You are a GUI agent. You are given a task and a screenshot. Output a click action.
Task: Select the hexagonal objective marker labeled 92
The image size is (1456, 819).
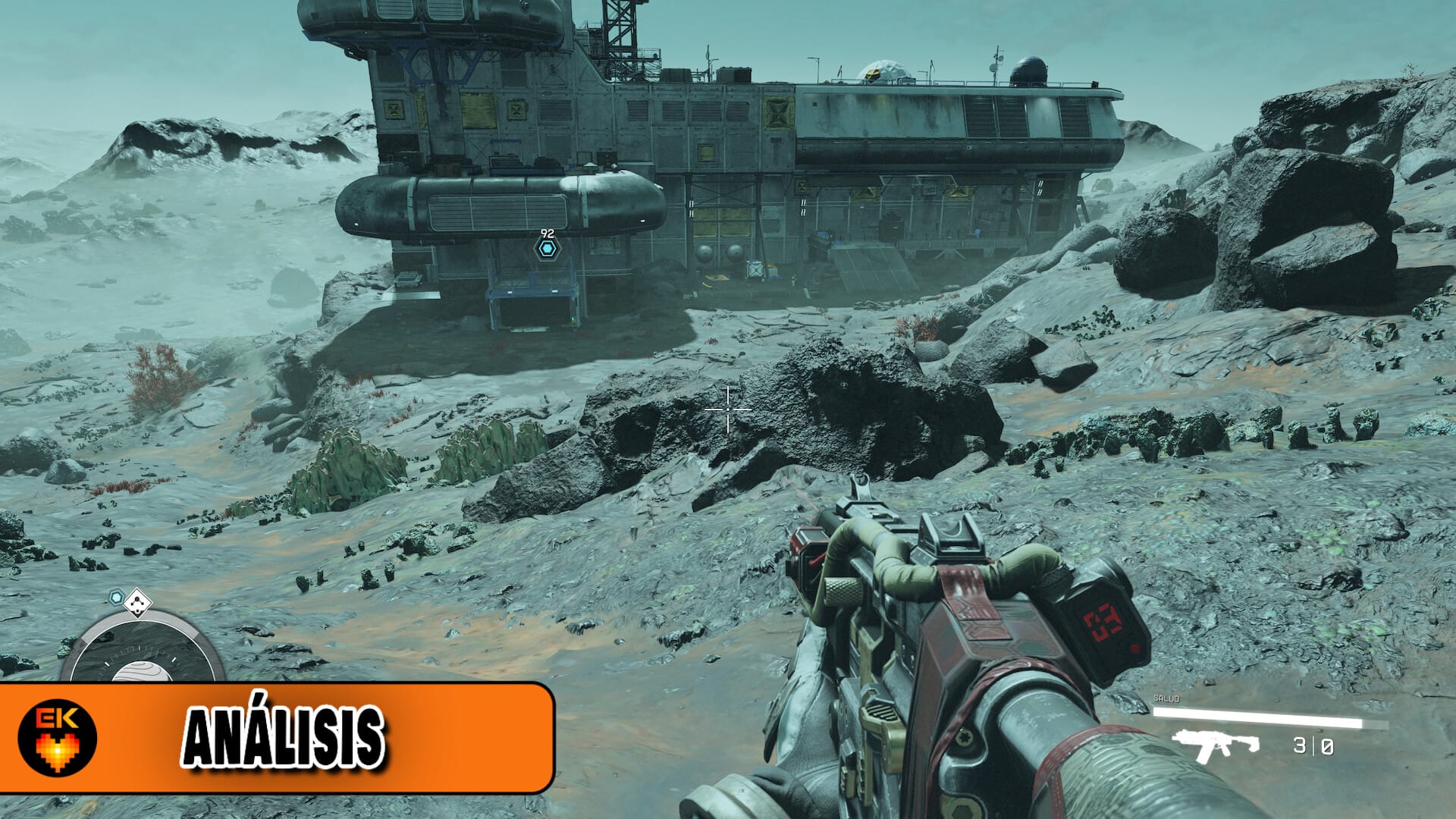(546, 248)
